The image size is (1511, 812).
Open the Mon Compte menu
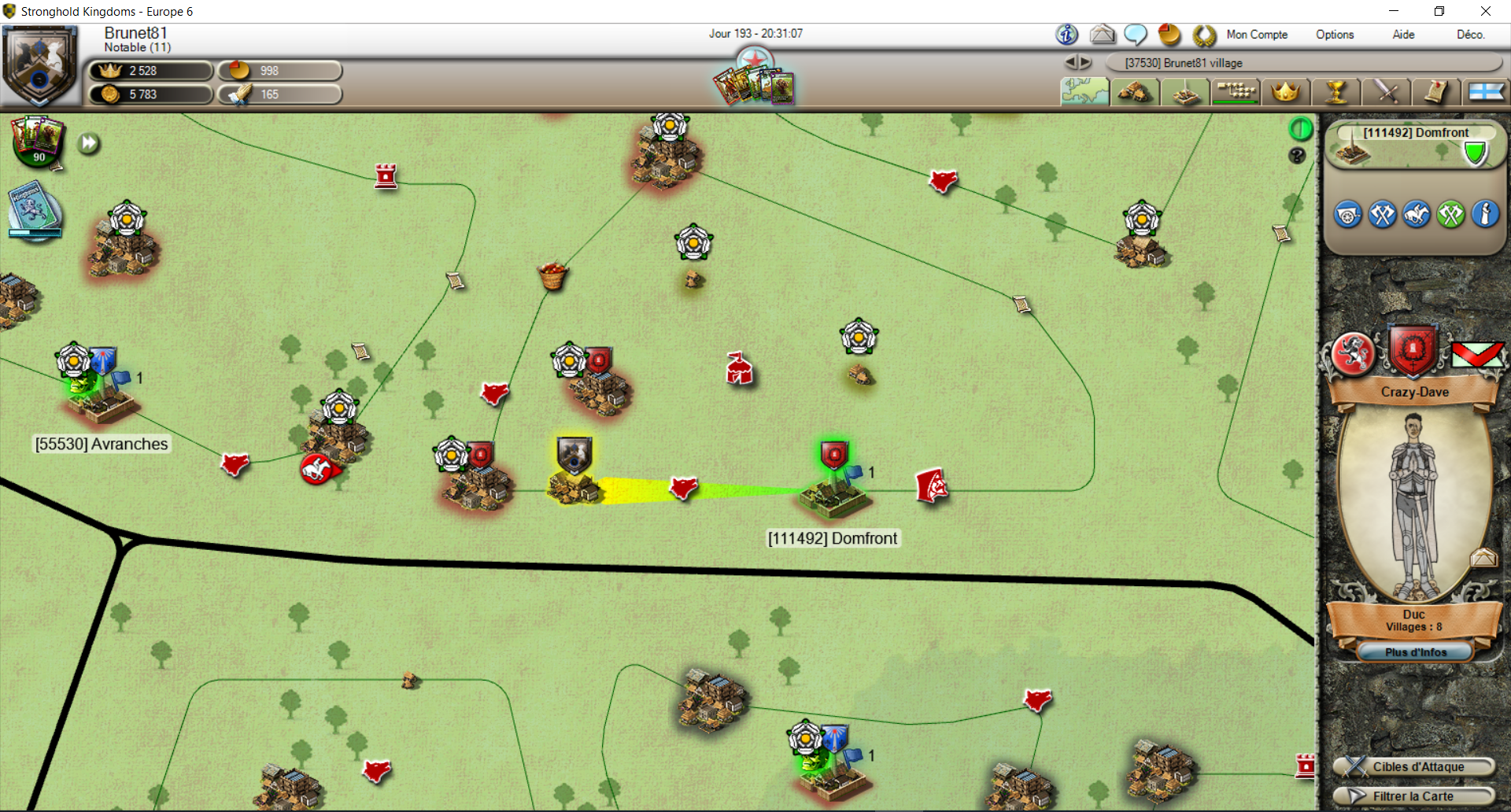[1257, 35]
